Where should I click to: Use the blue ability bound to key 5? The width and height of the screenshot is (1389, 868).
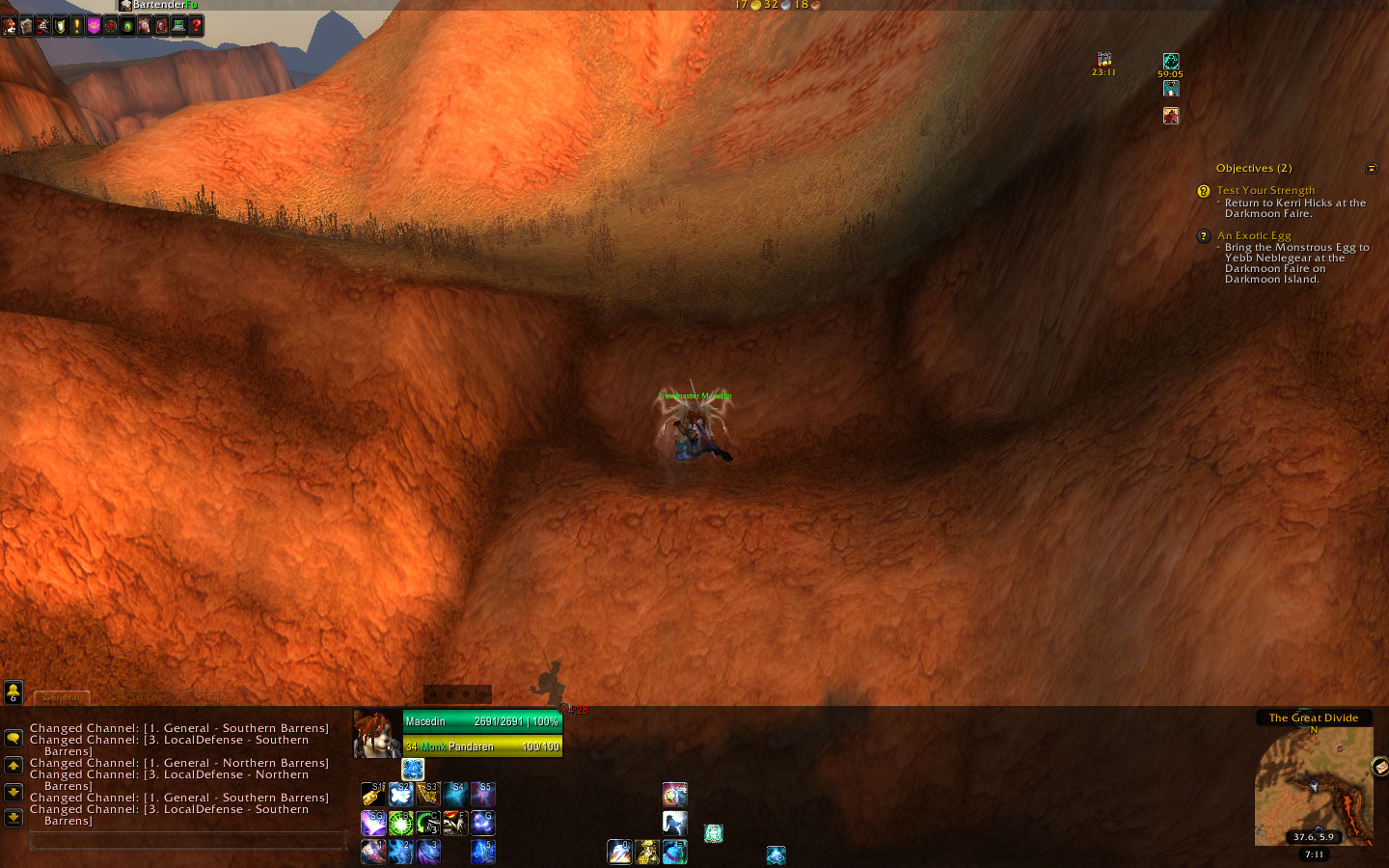pos(482,852)
